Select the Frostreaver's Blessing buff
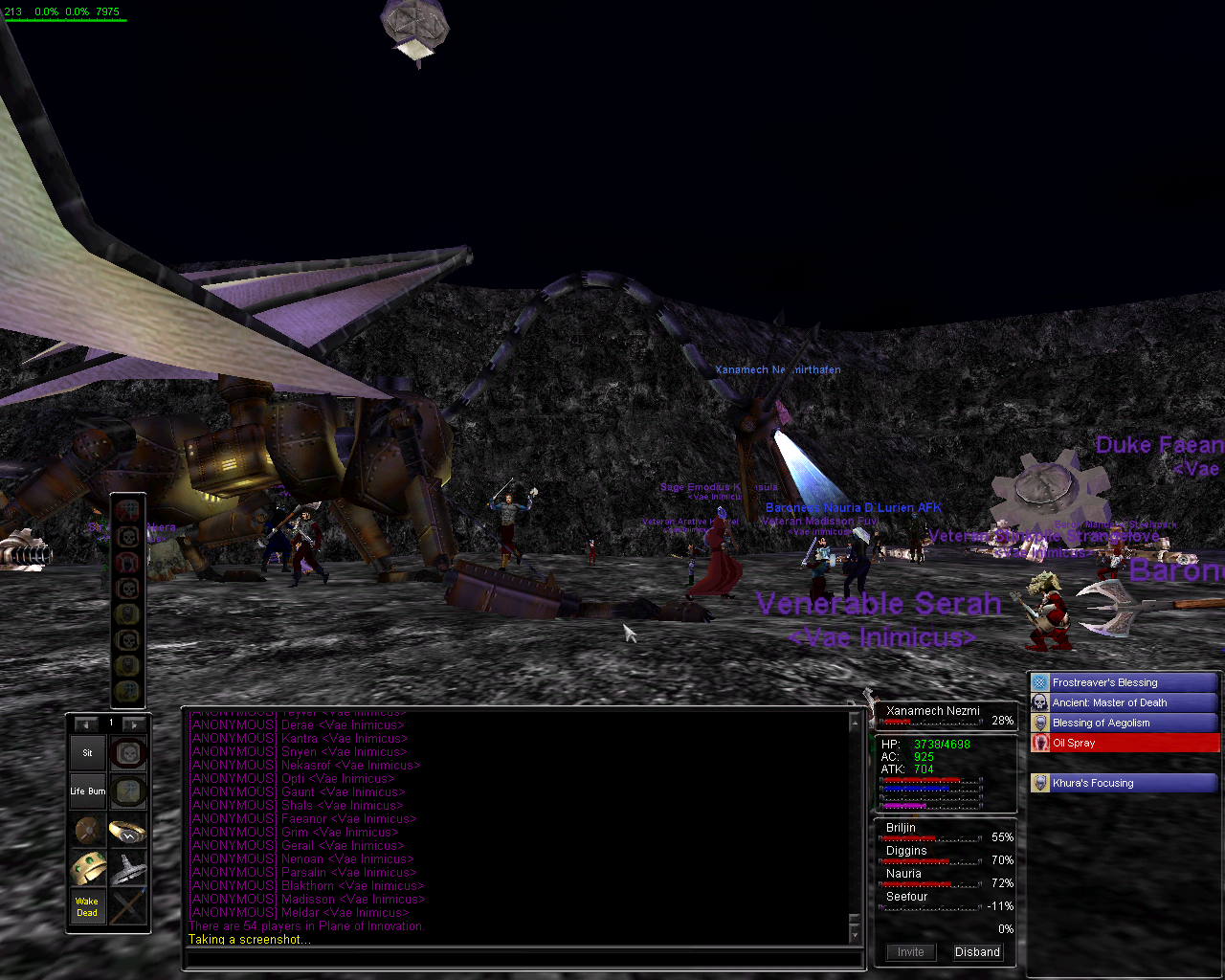The width and height of the screenshot is (1225, 980). coord(1125,682)
